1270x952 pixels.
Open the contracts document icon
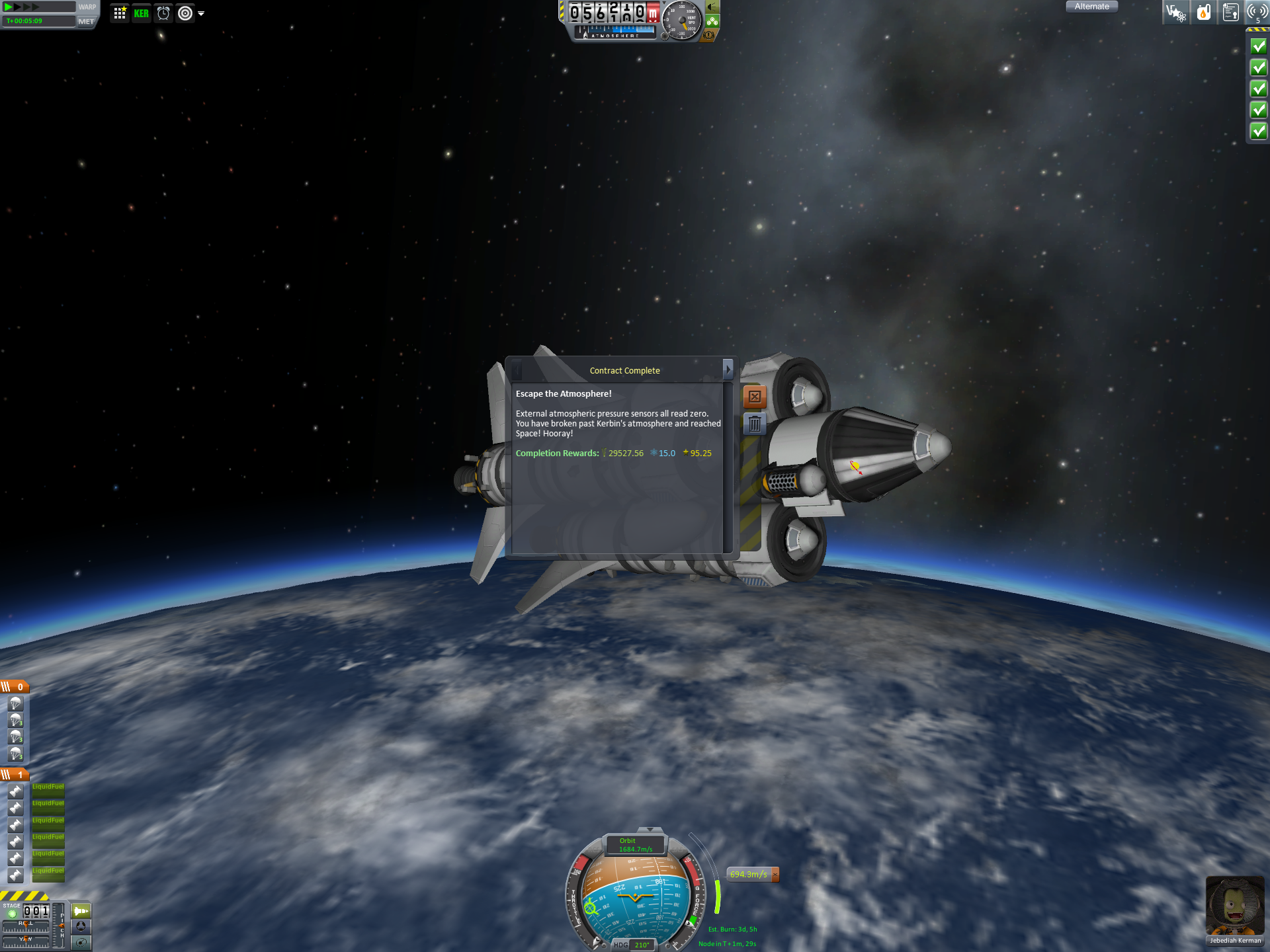coord(1230,13)
